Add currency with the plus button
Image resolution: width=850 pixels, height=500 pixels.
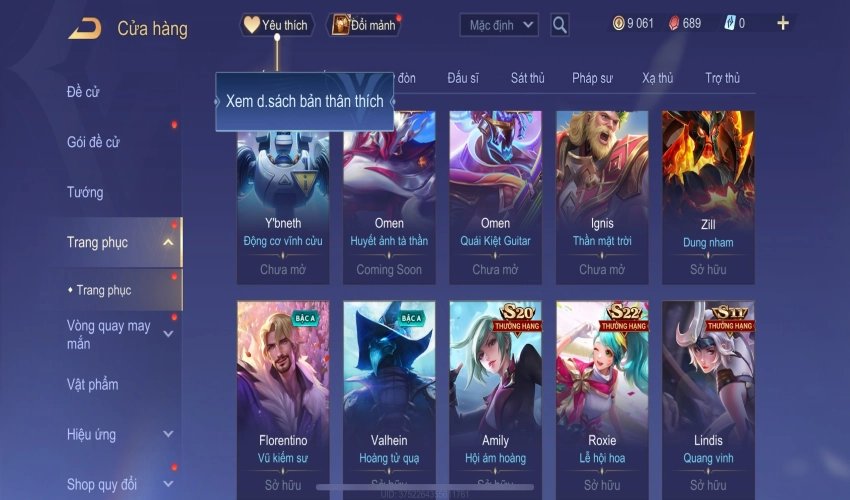click(783, 24)
